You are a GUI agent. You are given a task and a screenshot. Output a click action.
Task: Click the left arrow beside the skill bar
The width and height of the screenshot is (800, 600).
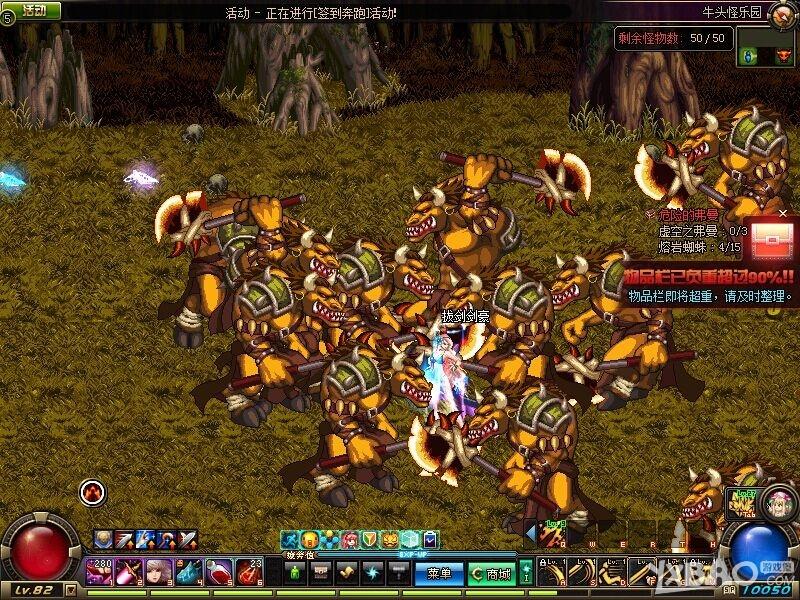[x=529, y=531]
